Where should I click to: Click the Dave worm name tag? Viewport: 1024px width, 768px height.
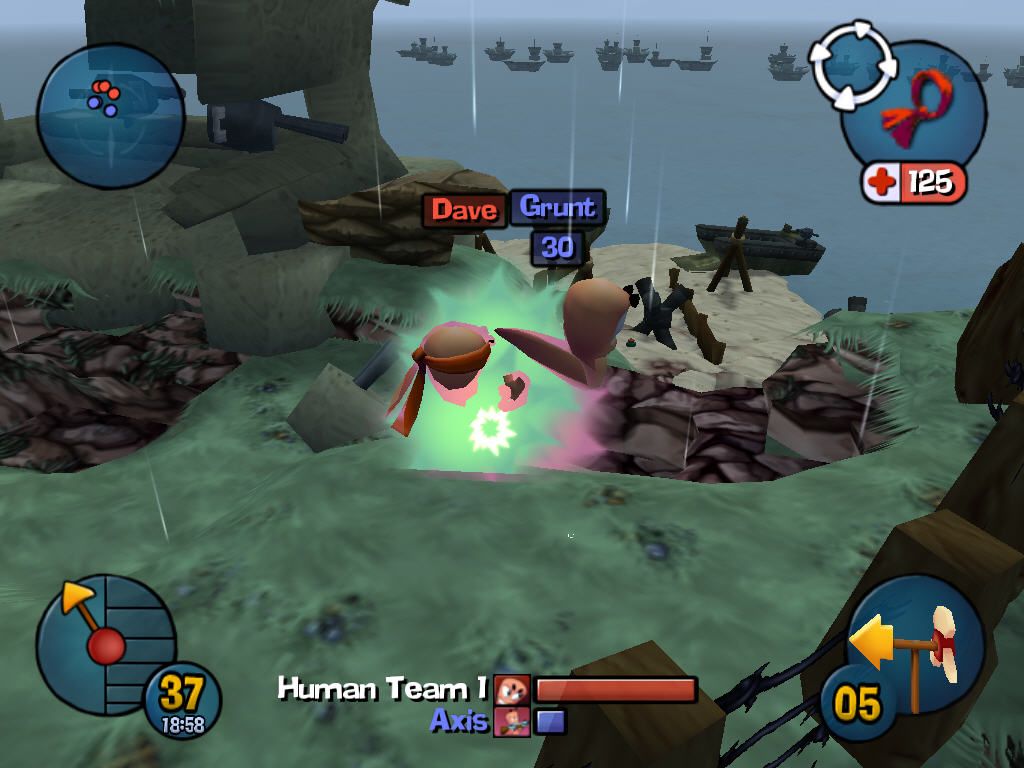click(x=464, y=210)
